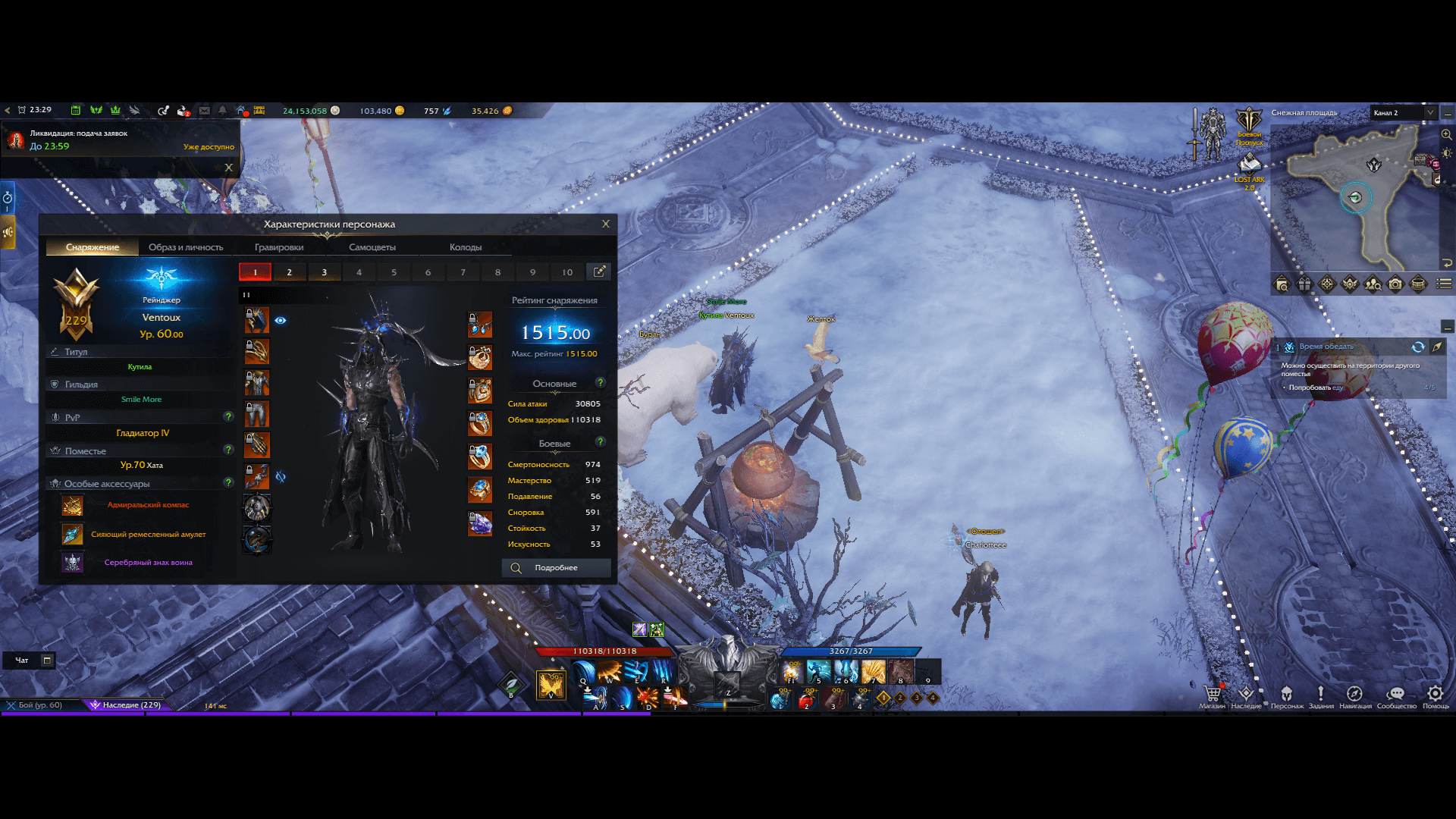This screenshot has width=1456, height=819.
Task: Edit equipment presets with pencil icon
Action: coord(599,271)
